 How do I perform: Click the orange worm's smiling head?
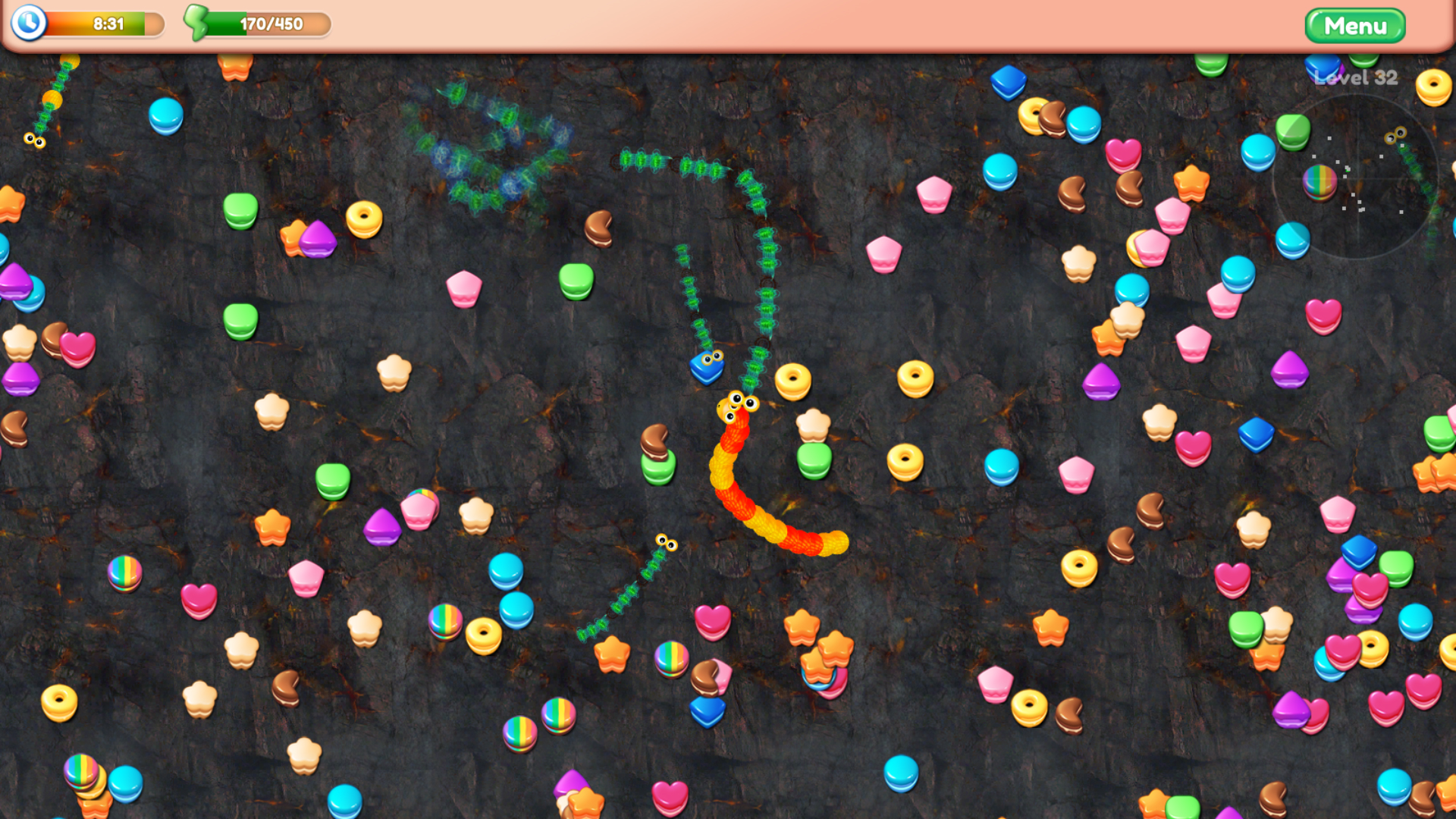point(738,404)
